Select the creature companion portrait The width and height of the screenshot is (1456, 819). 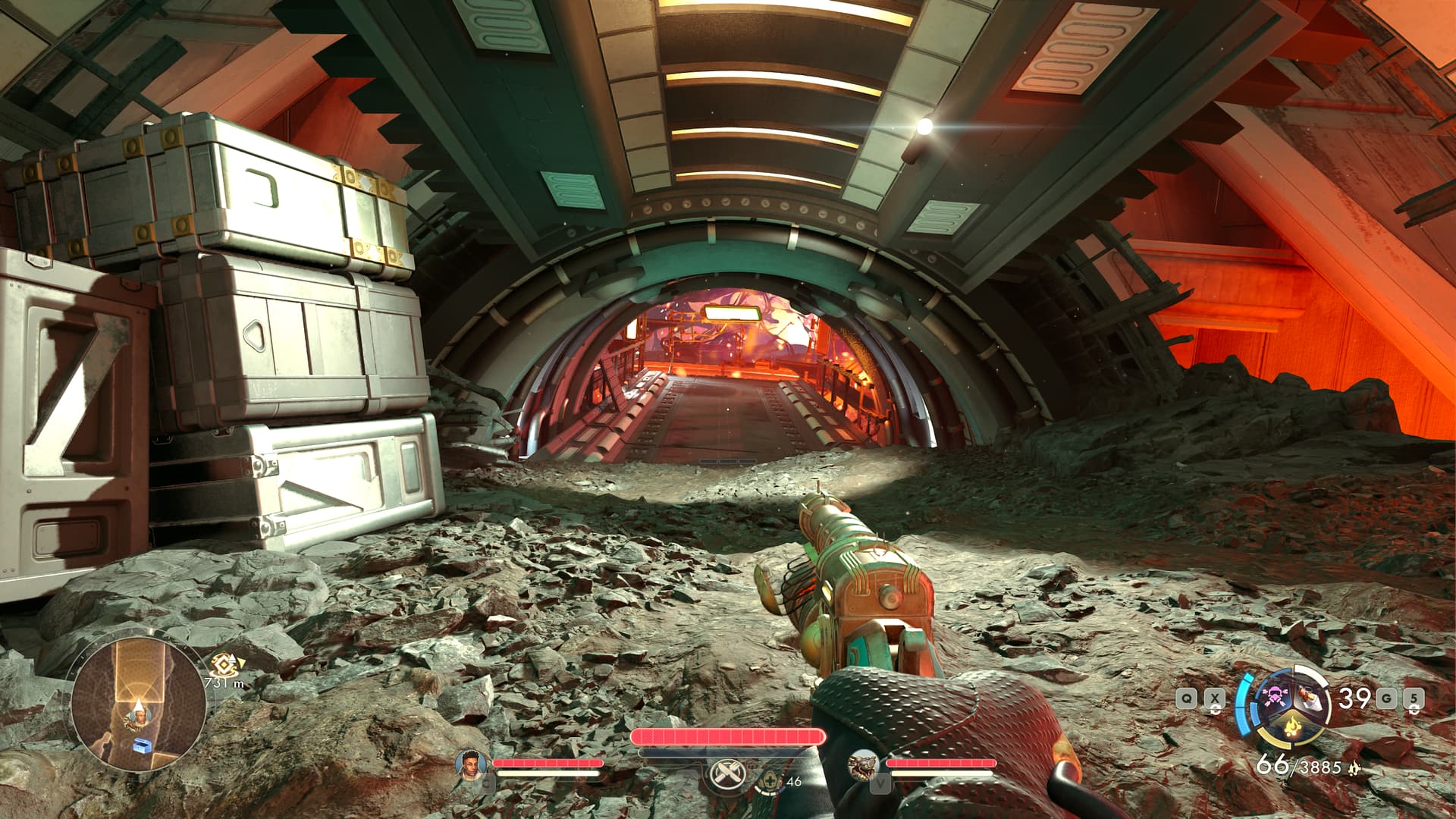click(x=864, y=764)
